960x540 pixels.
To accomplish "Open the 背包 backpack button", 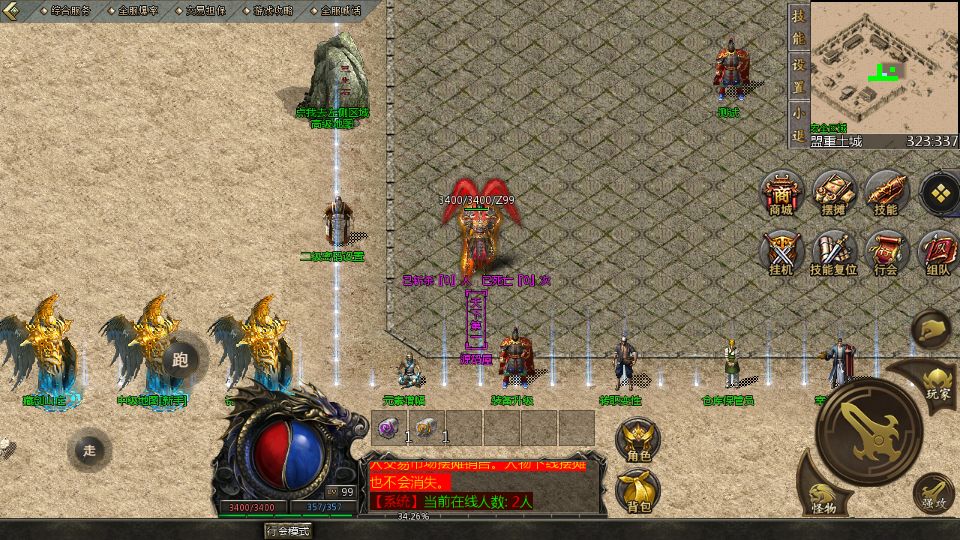I will (x=639, y=491).
